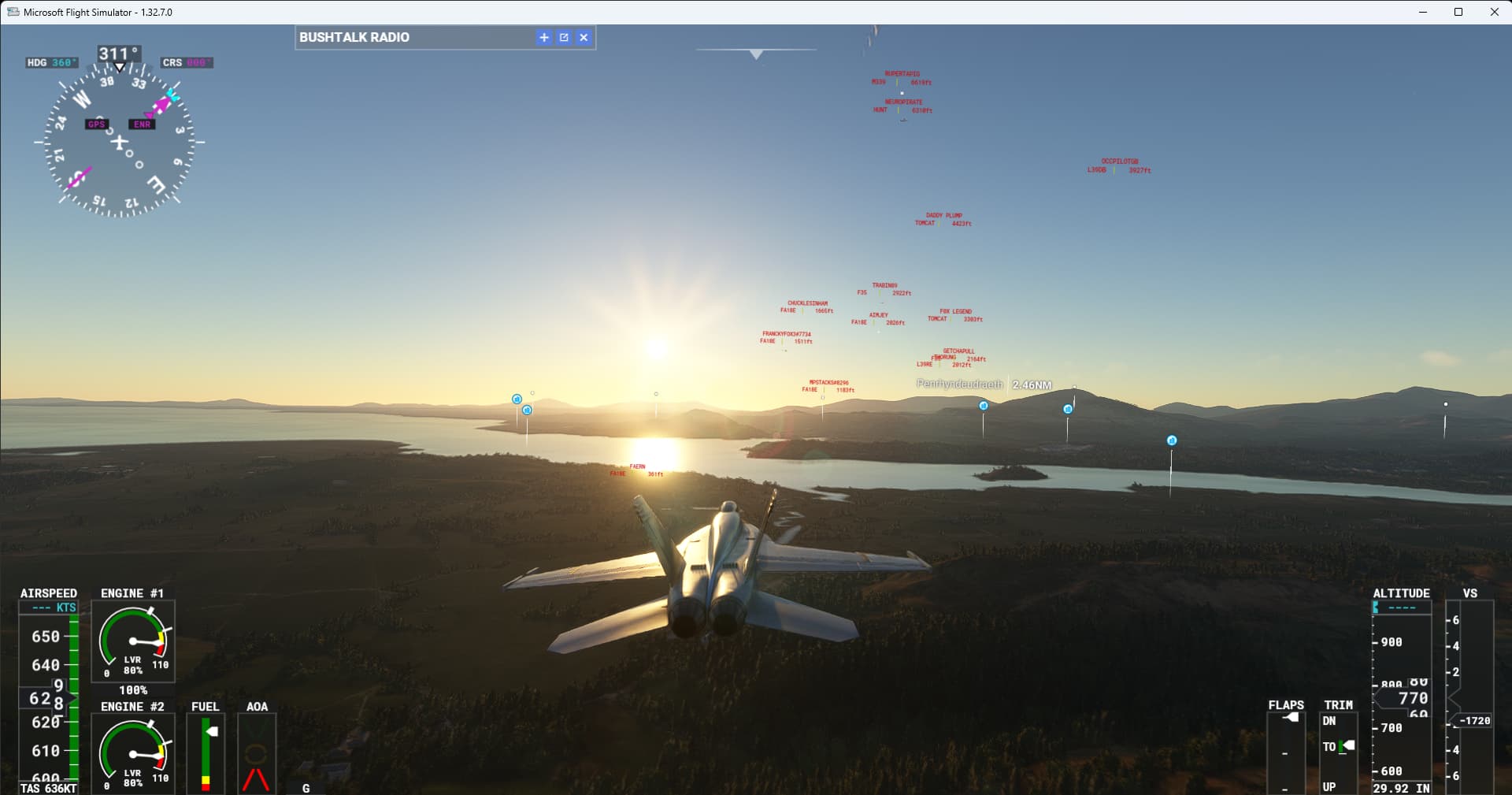Click the AIRSPEED tape

49,693
